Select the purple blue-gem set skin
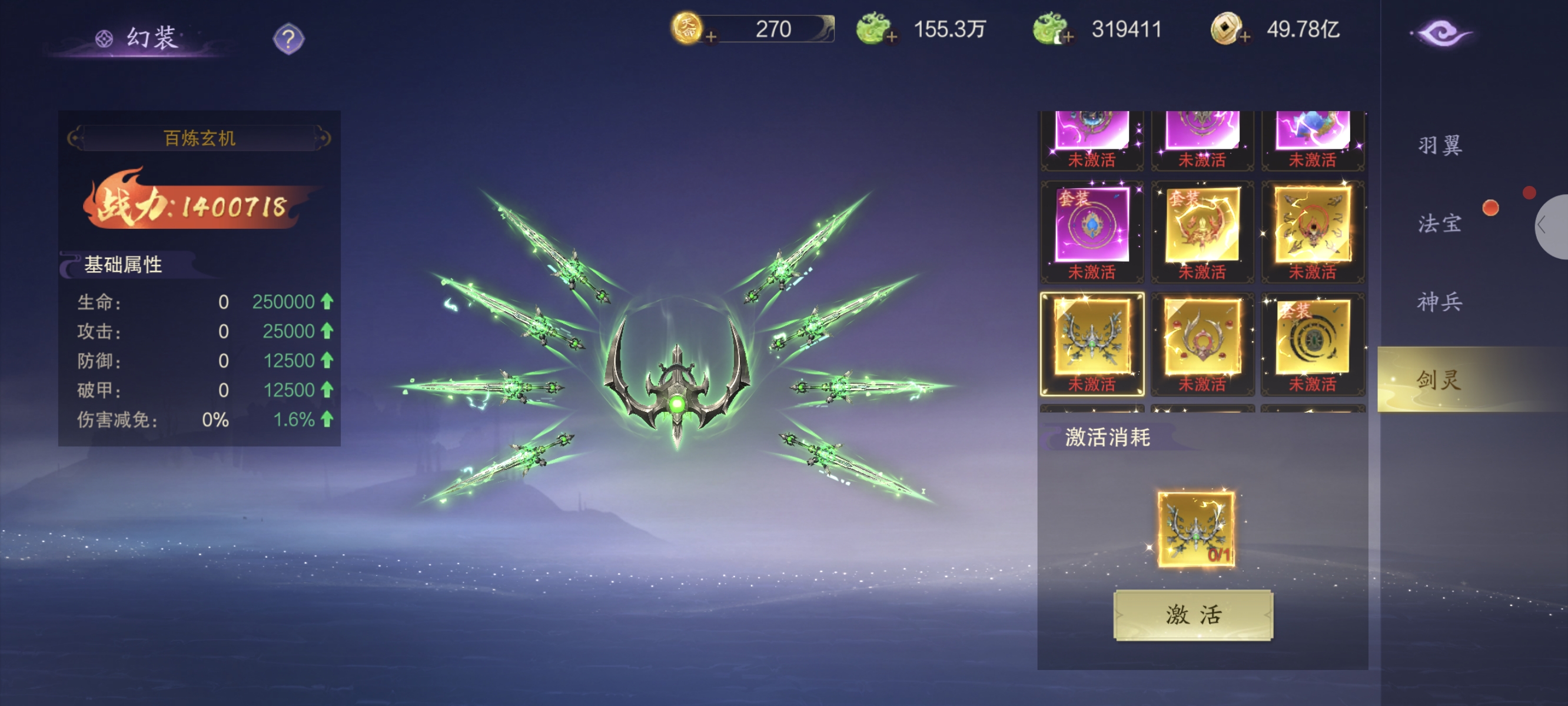The image size is (1568, 706). click(x=1092, y=231)
